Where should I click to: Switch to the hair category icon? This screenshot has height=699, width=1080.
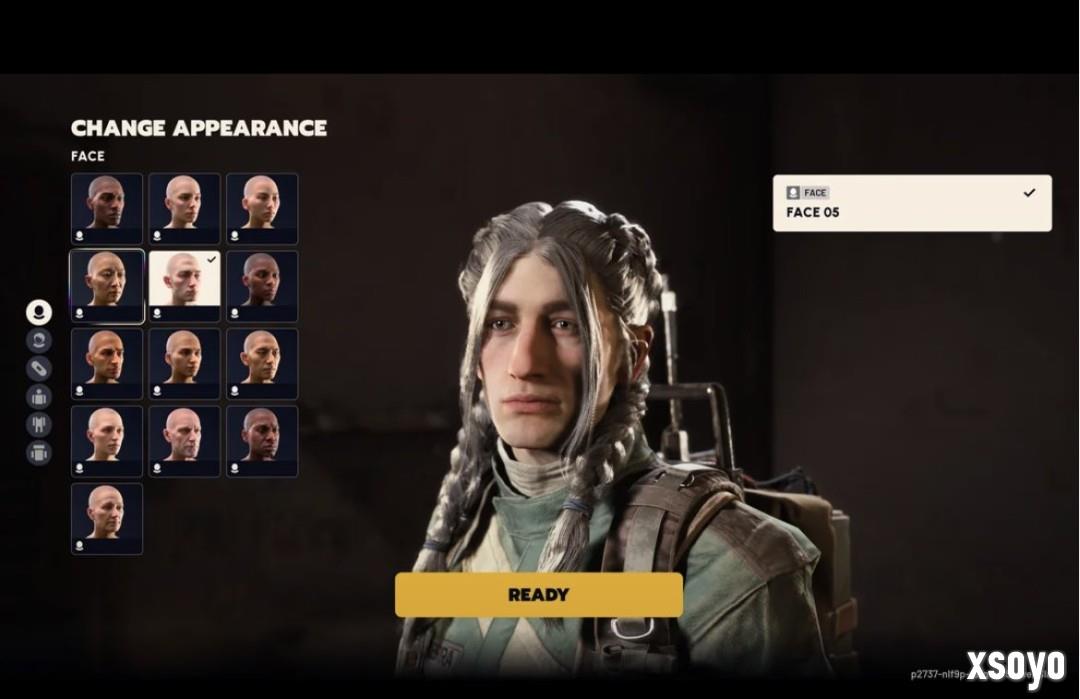click(x=39, y=340)
